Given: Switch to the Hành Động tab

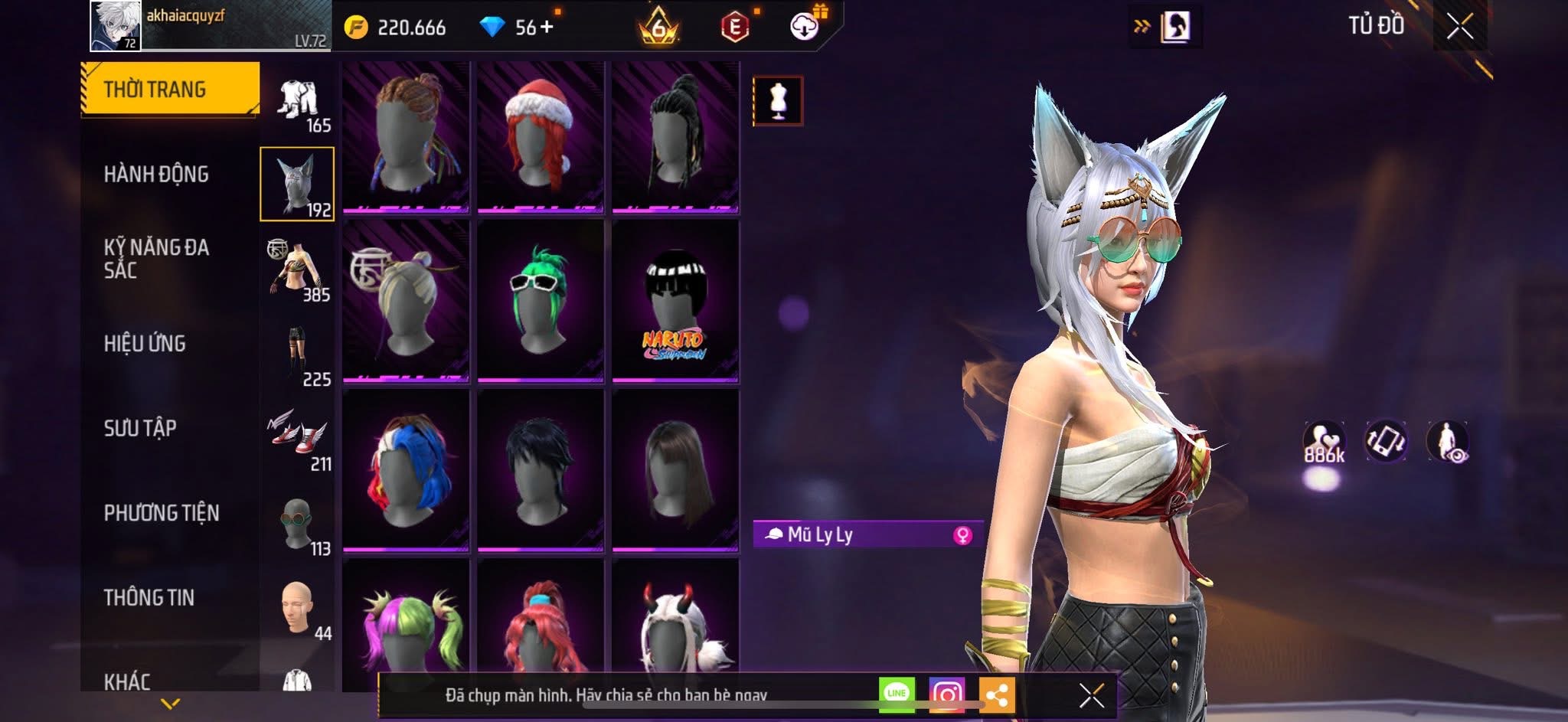Looking at the screenshot, I should pos(156,175).
